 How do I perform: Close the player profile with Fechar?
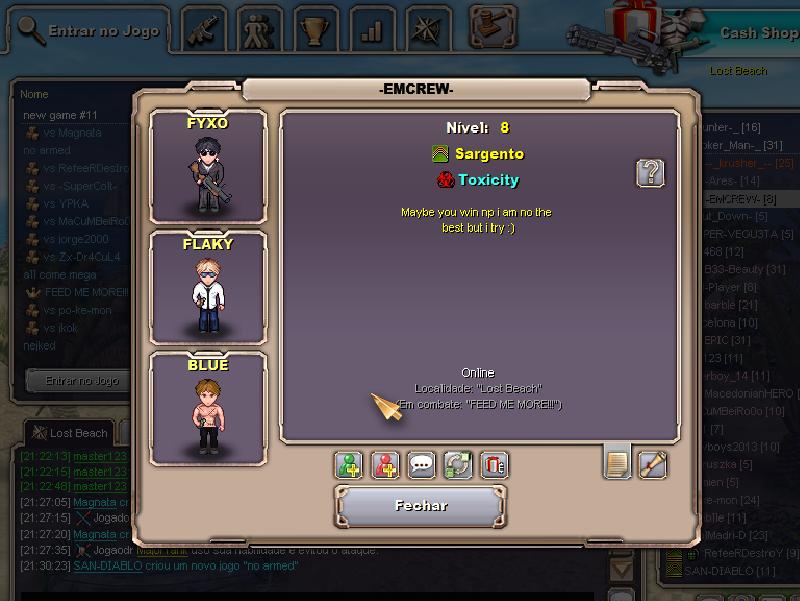click(x=422, y=506)
